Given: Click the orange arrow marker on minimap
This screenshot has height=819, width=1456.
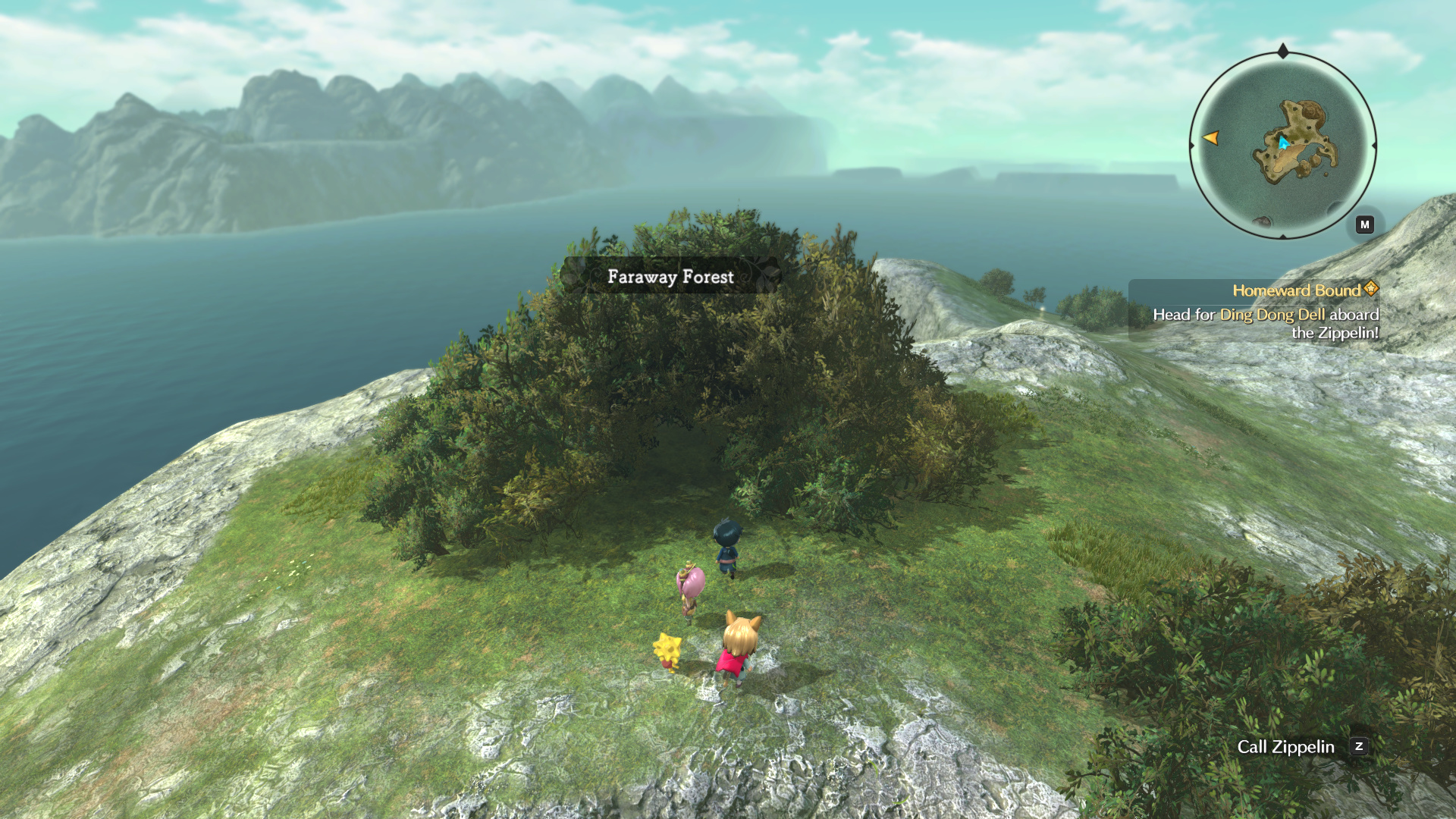Looking at the screenshot, I should coord(1211,138).
